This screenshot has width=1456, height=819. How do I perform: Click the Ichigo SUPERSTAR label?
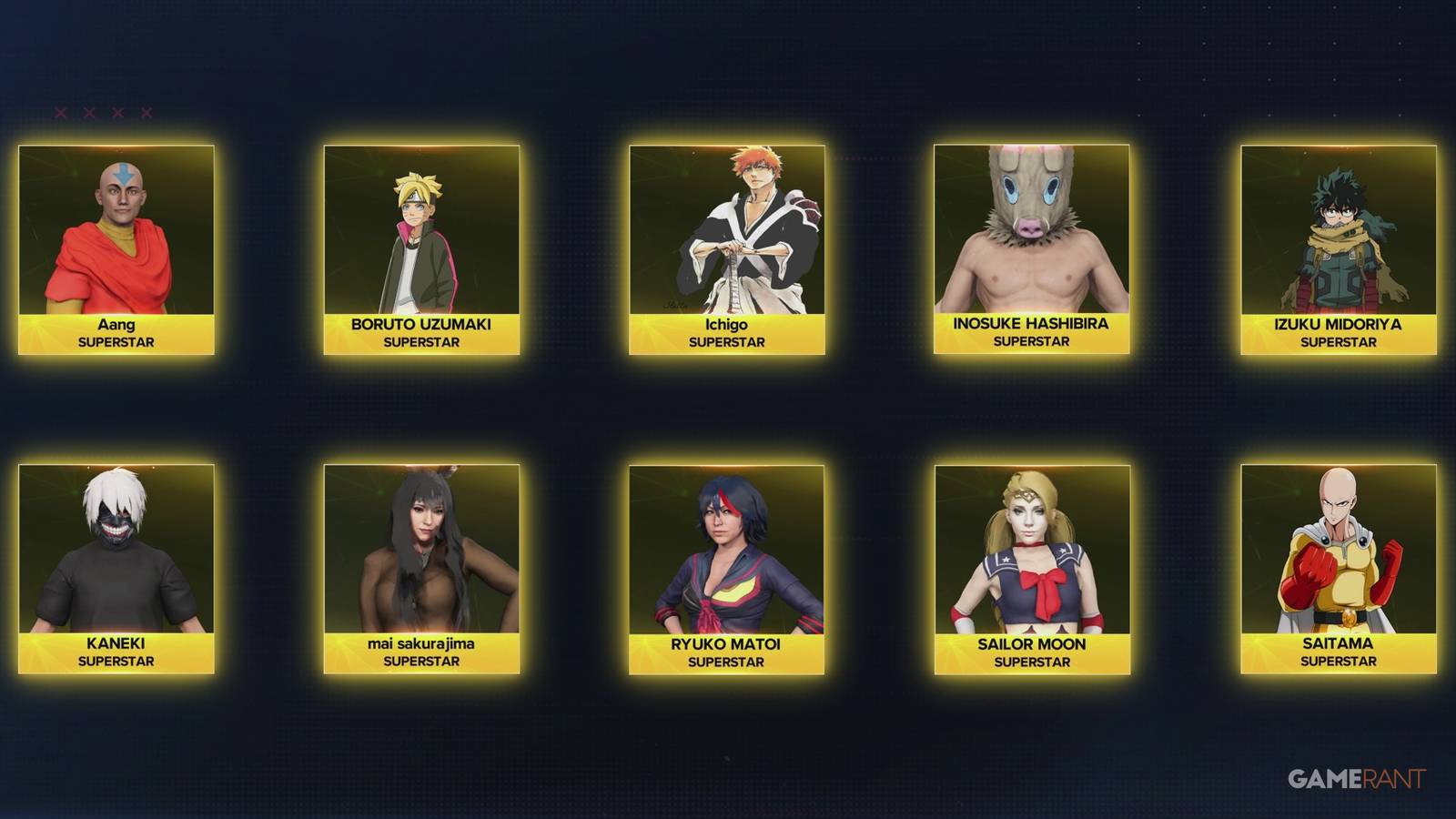pos(728,341)
